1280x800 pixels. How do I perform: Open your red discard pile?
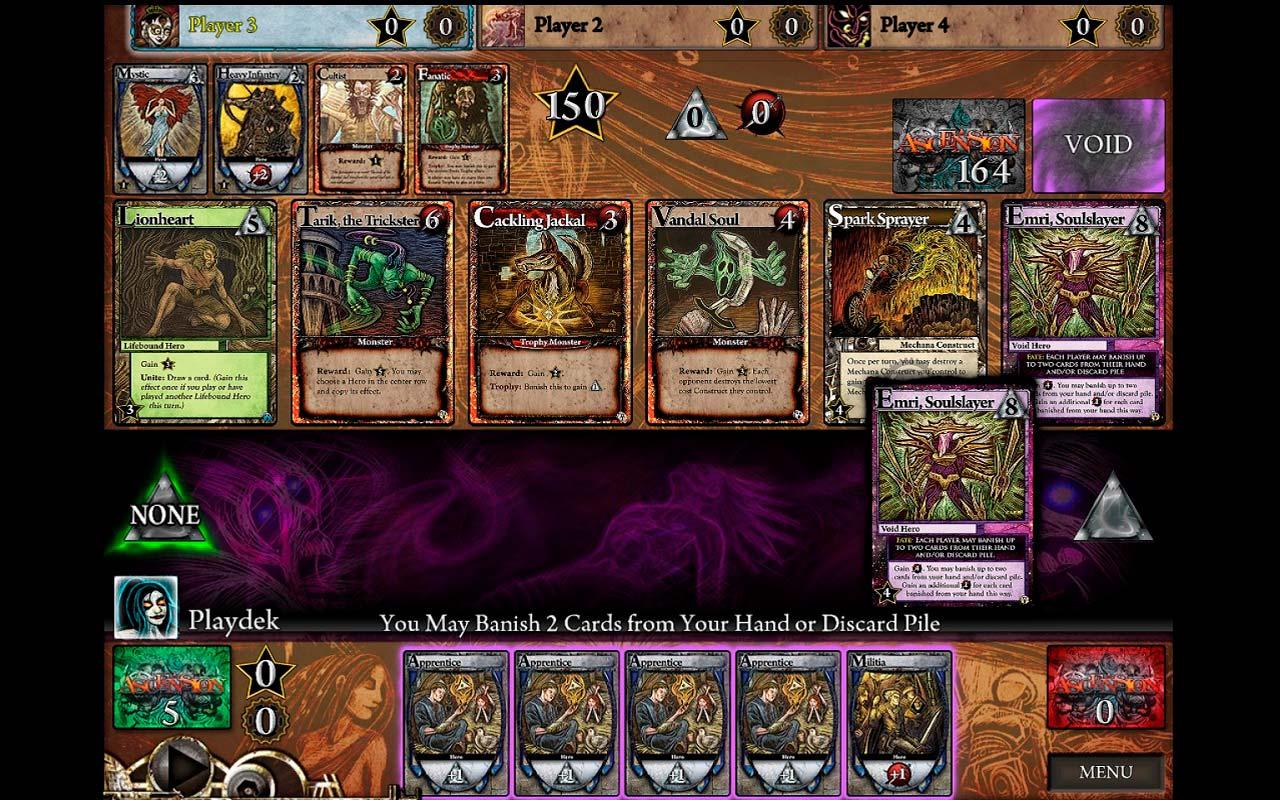pos(1105,687)
